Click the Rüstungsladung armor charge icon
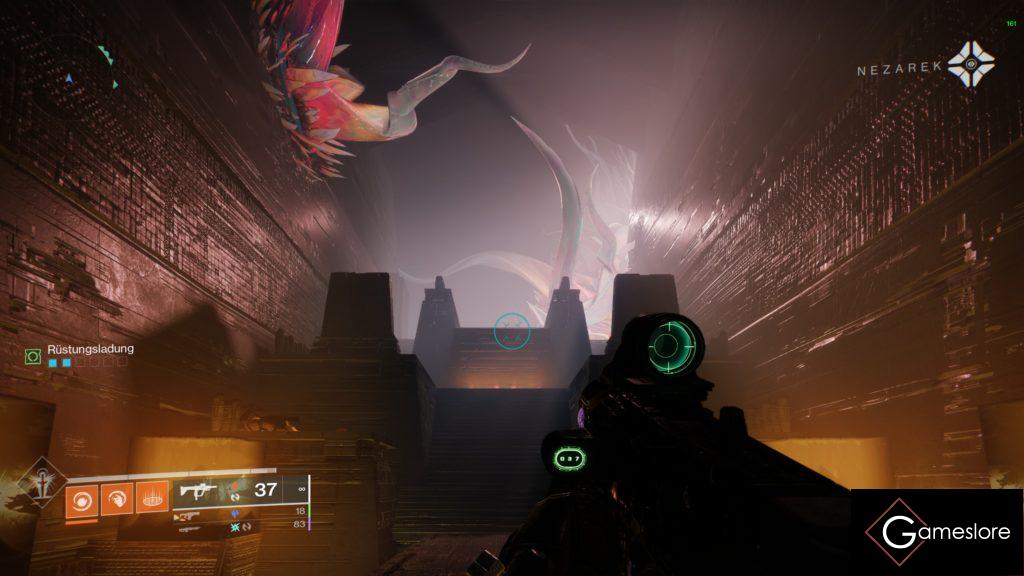 tap(34, 355)
